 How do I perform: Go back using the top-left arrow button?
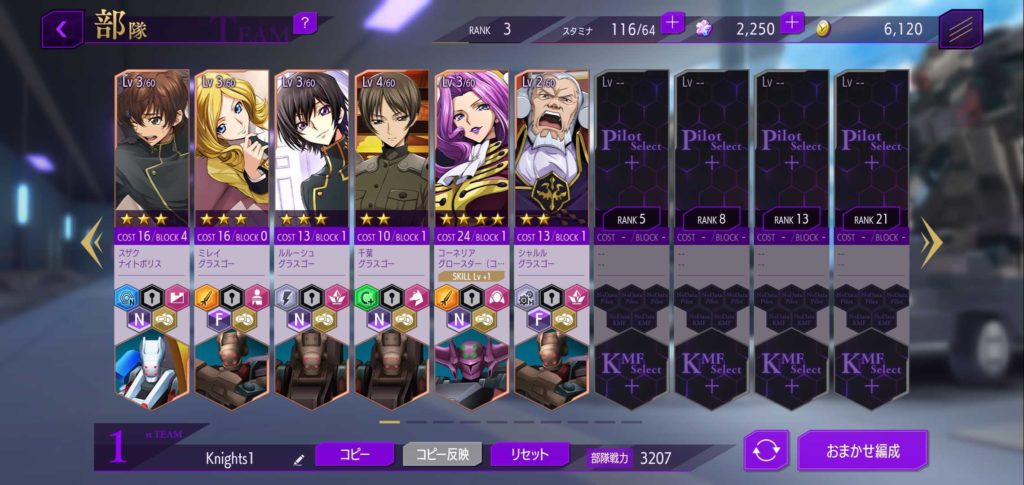pyautogui.click(x=62, y=28)
